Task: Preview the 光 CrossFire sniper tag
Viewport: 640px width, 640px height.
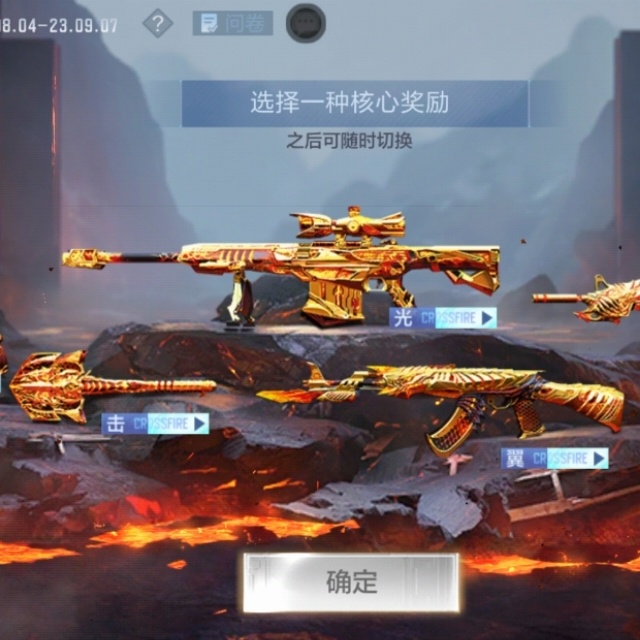Action: click(443, 318)
